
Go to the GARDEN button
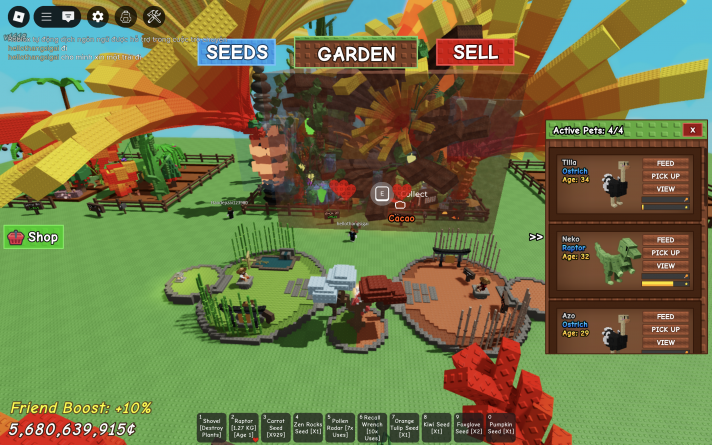tap(356, 53)
